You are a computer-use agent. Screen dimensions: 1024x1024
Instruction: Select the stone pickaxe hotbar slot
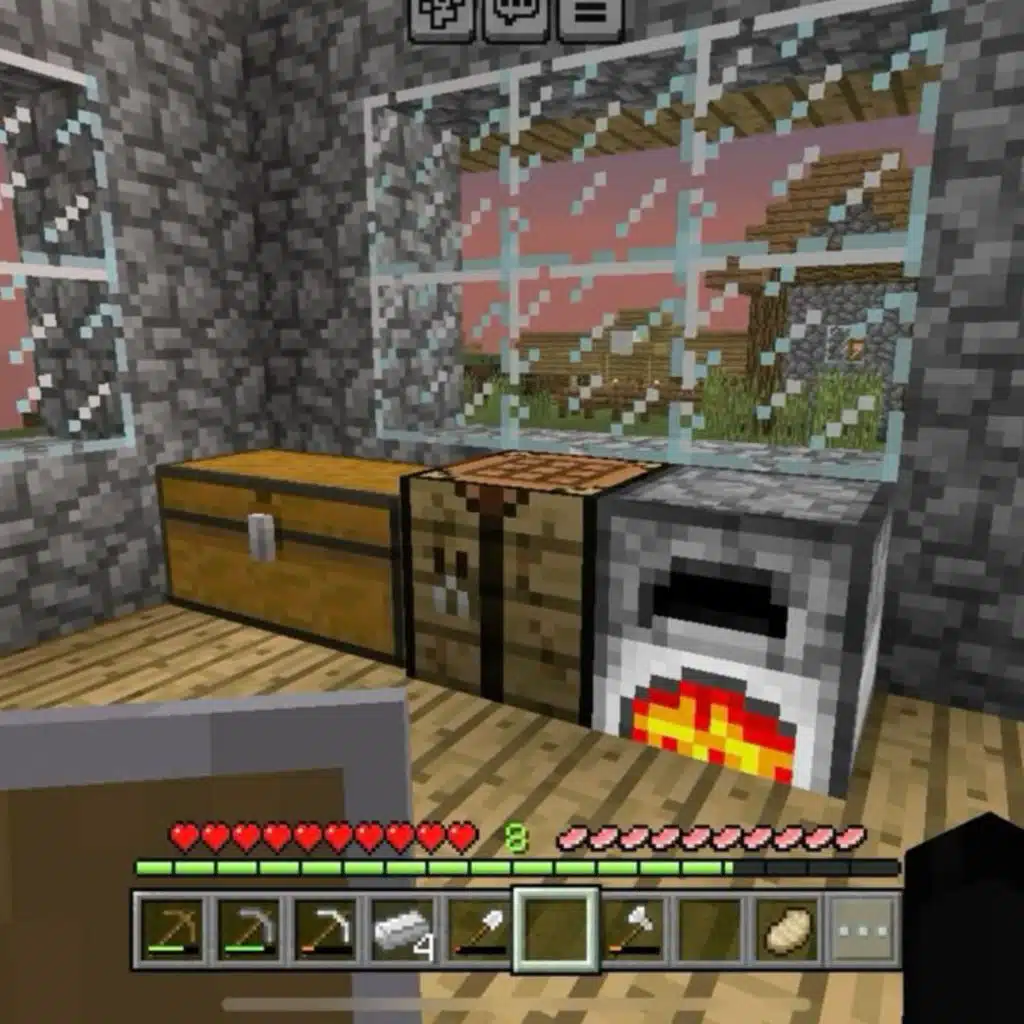pos(249,930)
